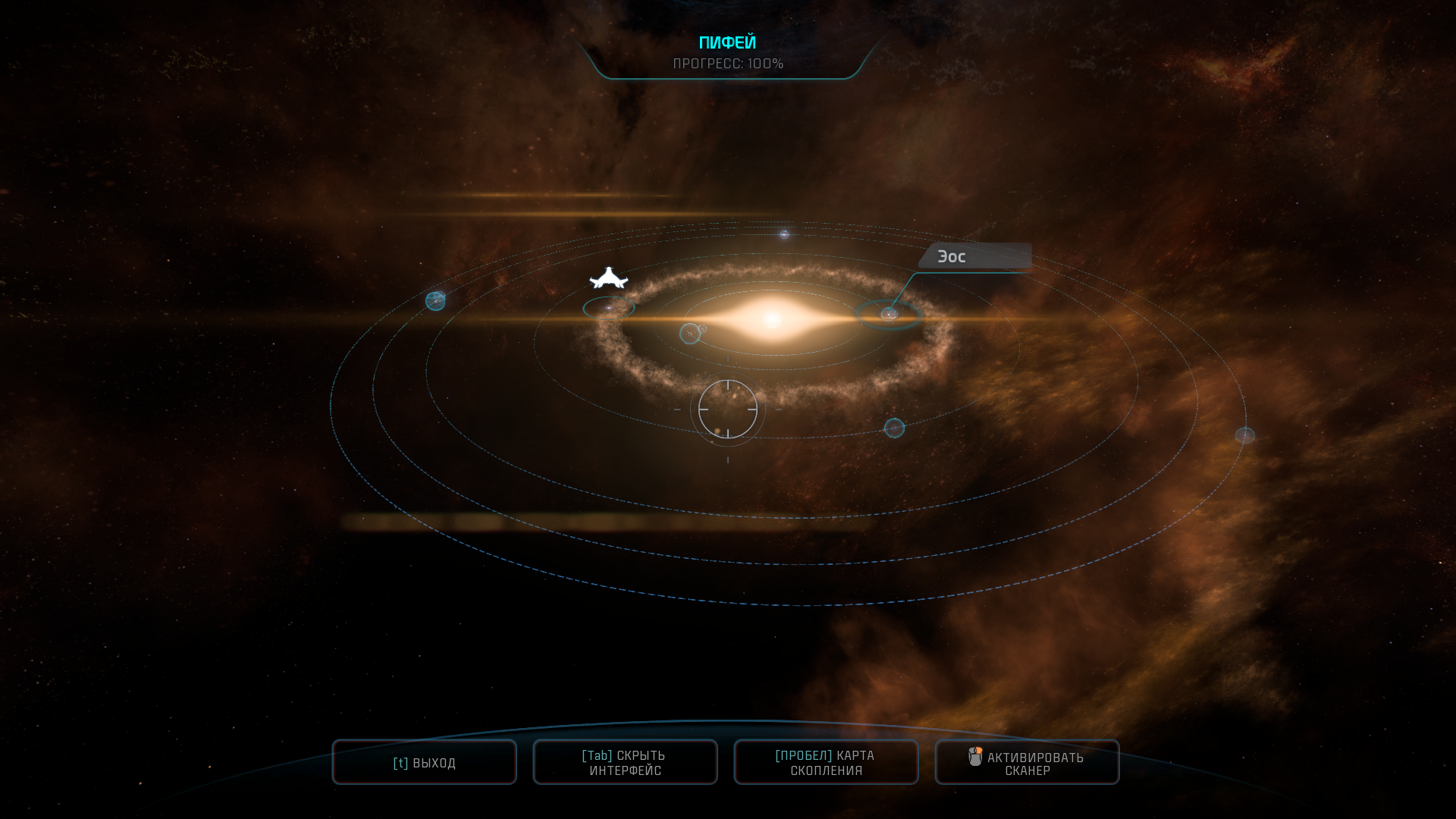Viewport: 1456px width, 819px height.
Task: Click the Выход (exit) button
Action: coord(424,762)
